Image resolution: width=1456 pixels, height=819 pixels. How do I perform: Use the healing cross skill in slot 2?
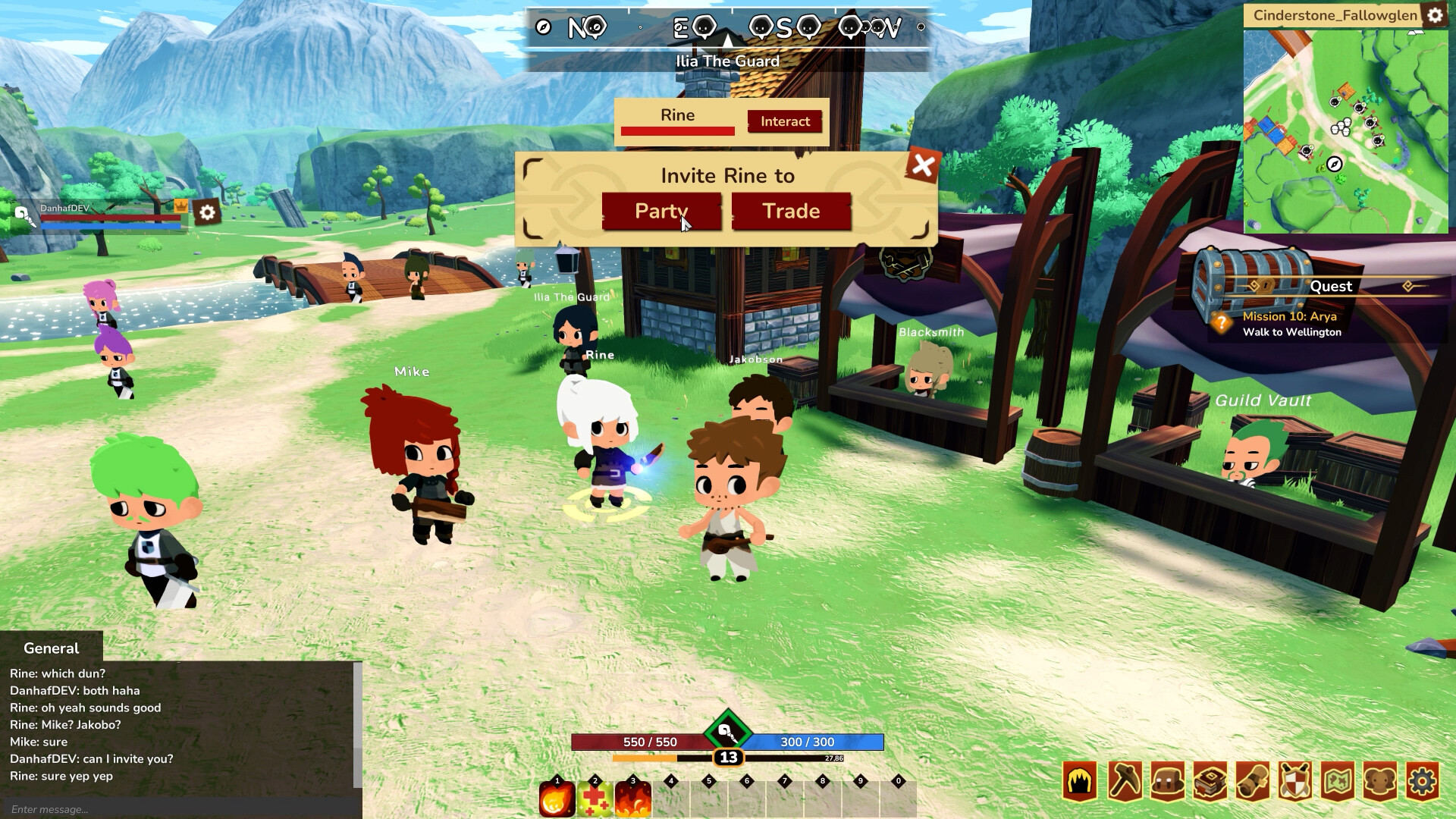pyautogui.click(x=595, y=796)
